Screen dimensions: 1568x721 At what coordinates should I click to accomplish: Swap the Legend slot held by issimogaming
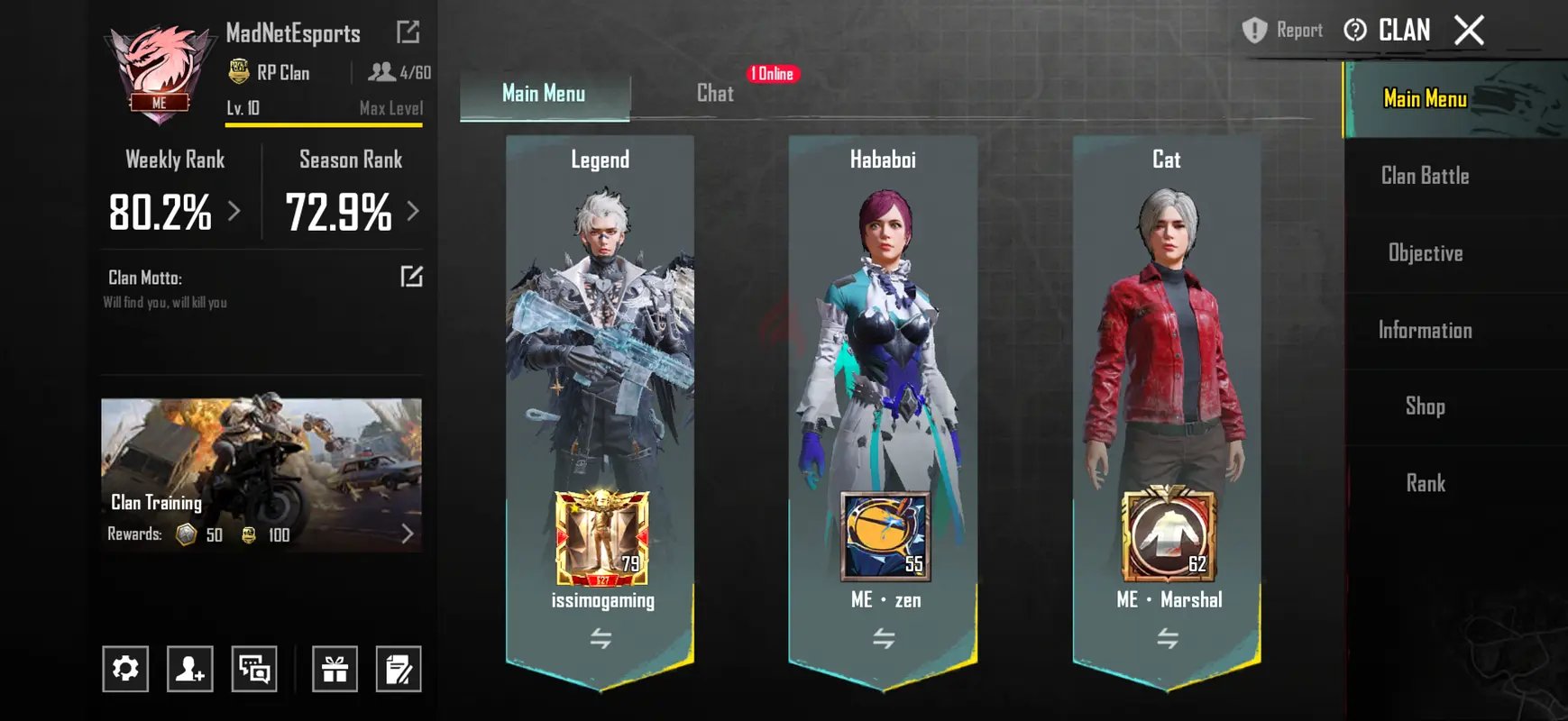[601, 639]
